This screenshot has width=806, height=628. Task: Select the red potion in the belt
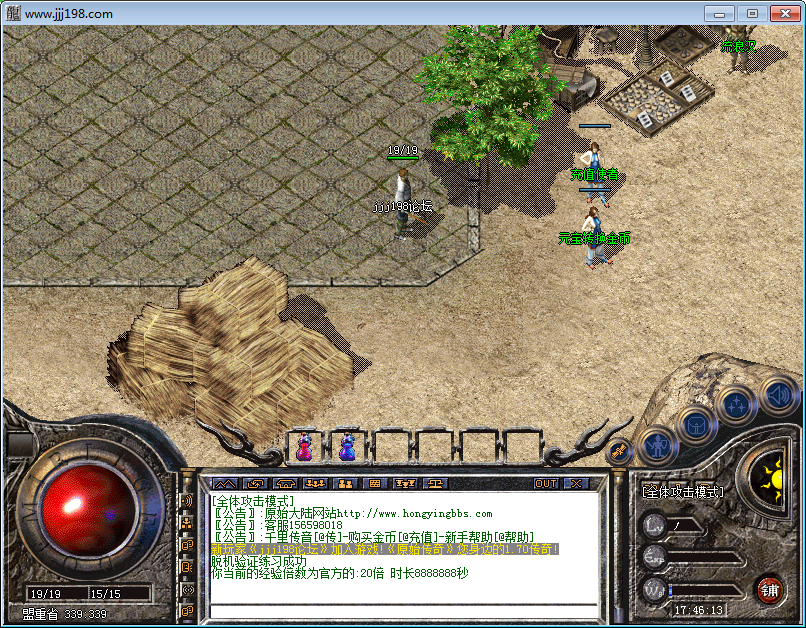pyautogui.click(x=304, y=447)
